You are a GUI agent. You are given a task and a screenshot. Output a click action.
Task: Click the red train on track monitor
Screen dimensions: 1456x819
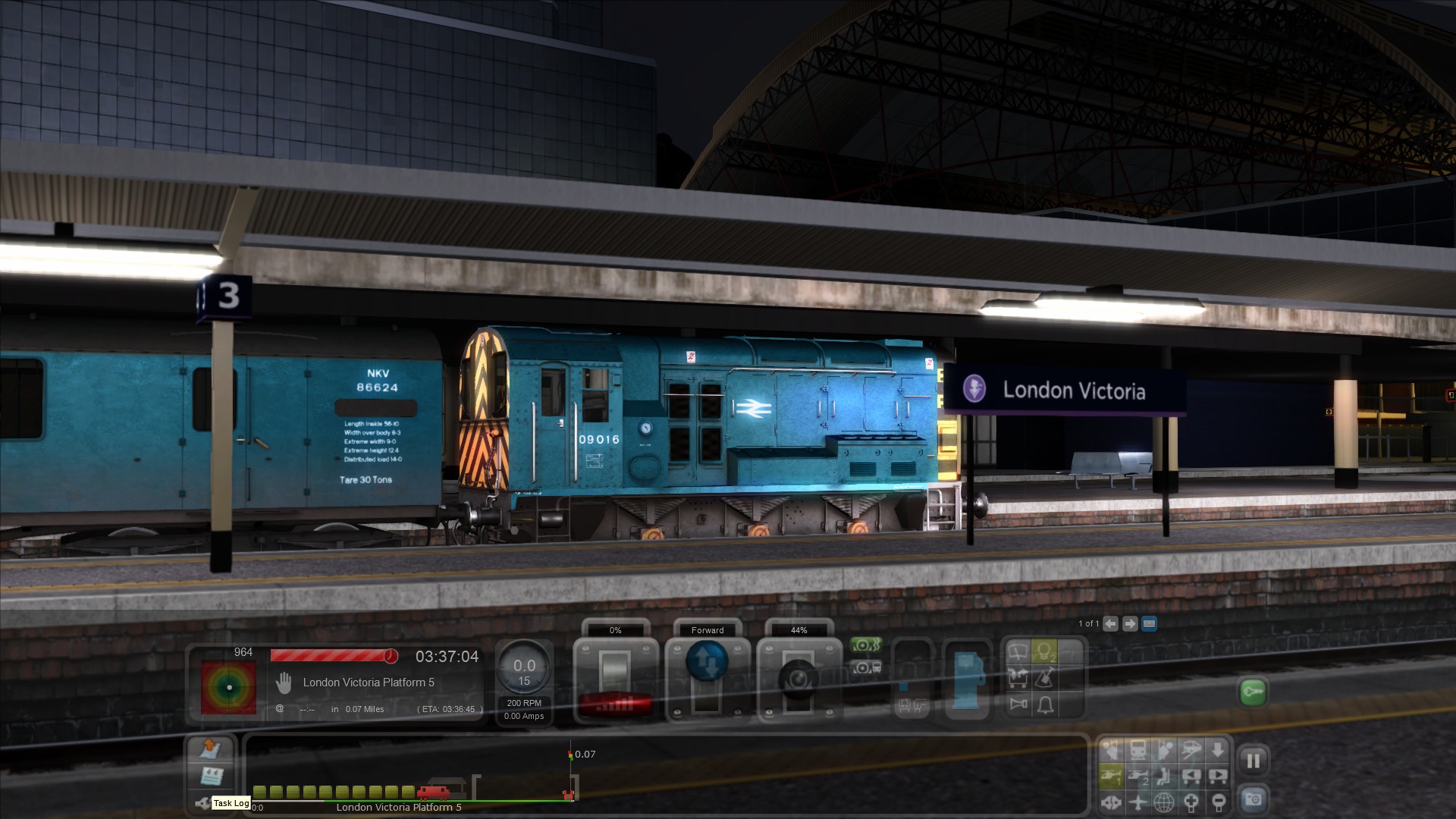pos(433,793)
